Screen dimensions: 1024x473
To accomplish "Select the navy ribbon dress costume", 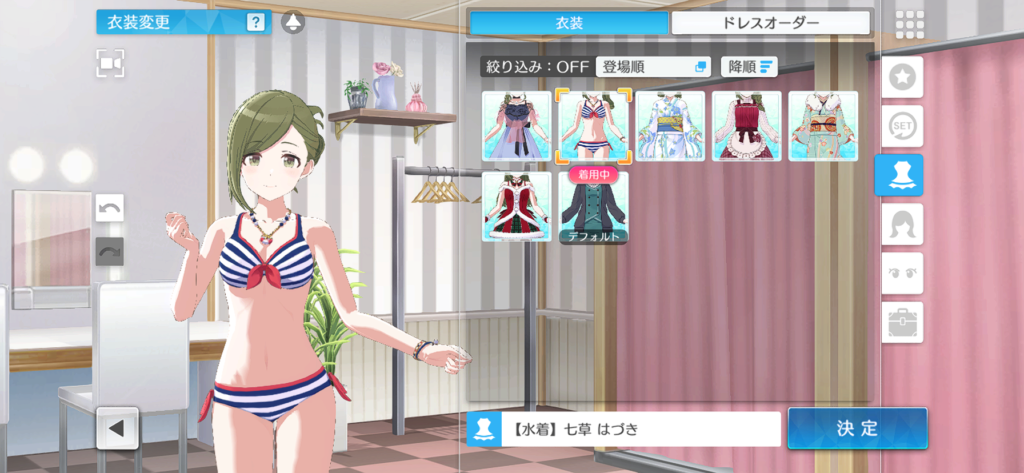I will pos(517,126).
